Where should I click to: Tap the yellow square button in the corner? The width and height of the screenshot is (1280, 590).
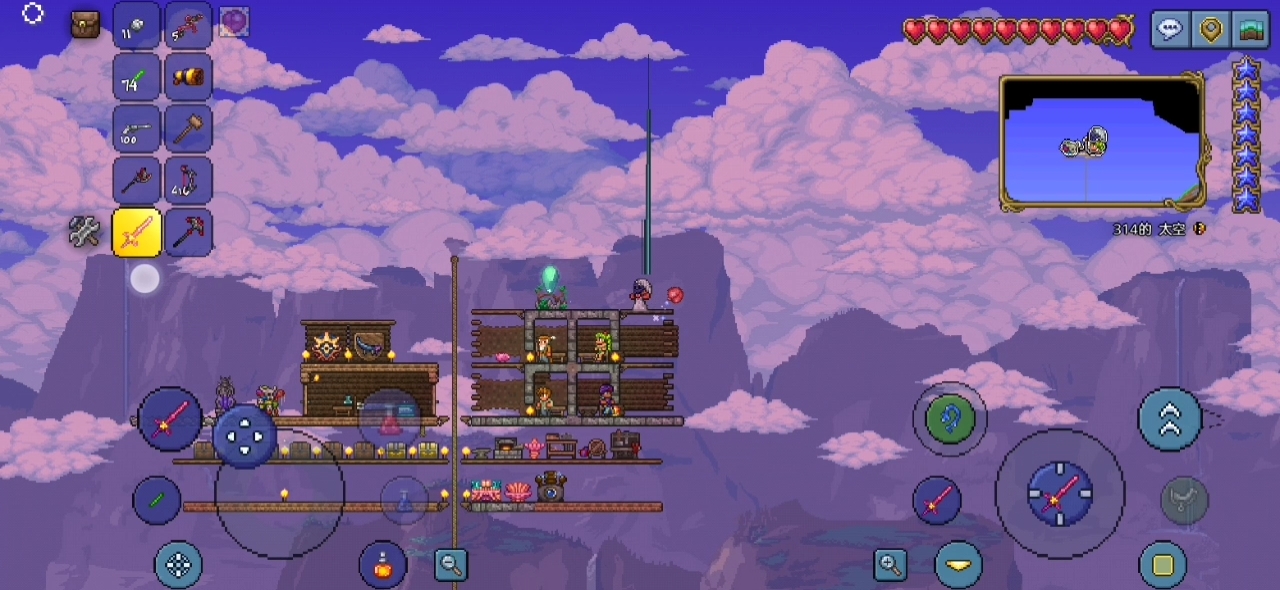1163,565
